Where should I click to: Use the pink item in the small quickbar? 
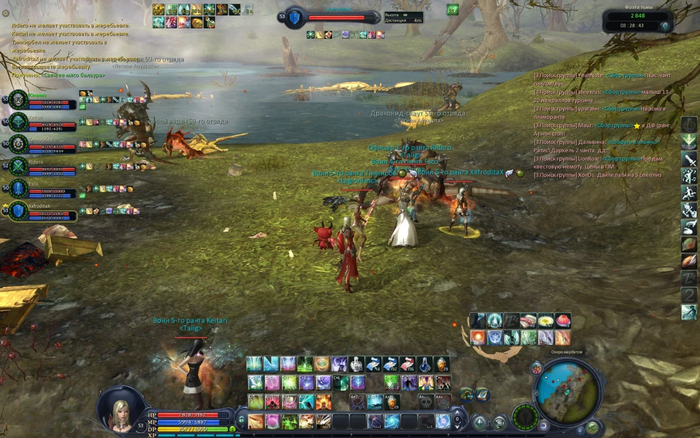coord(563,321)
